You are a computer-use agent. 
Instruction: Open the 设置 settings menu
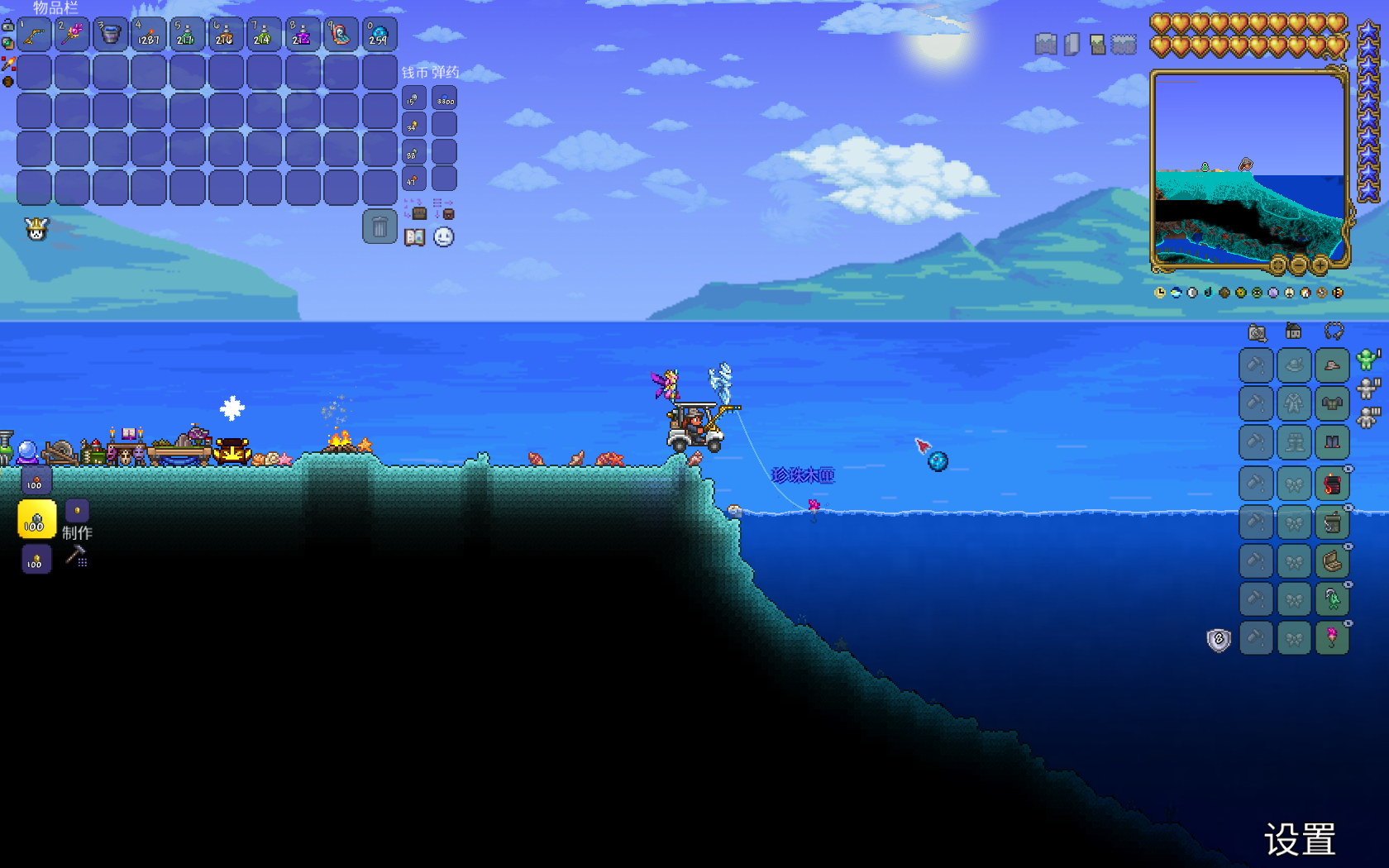(x=1300, y=840)
